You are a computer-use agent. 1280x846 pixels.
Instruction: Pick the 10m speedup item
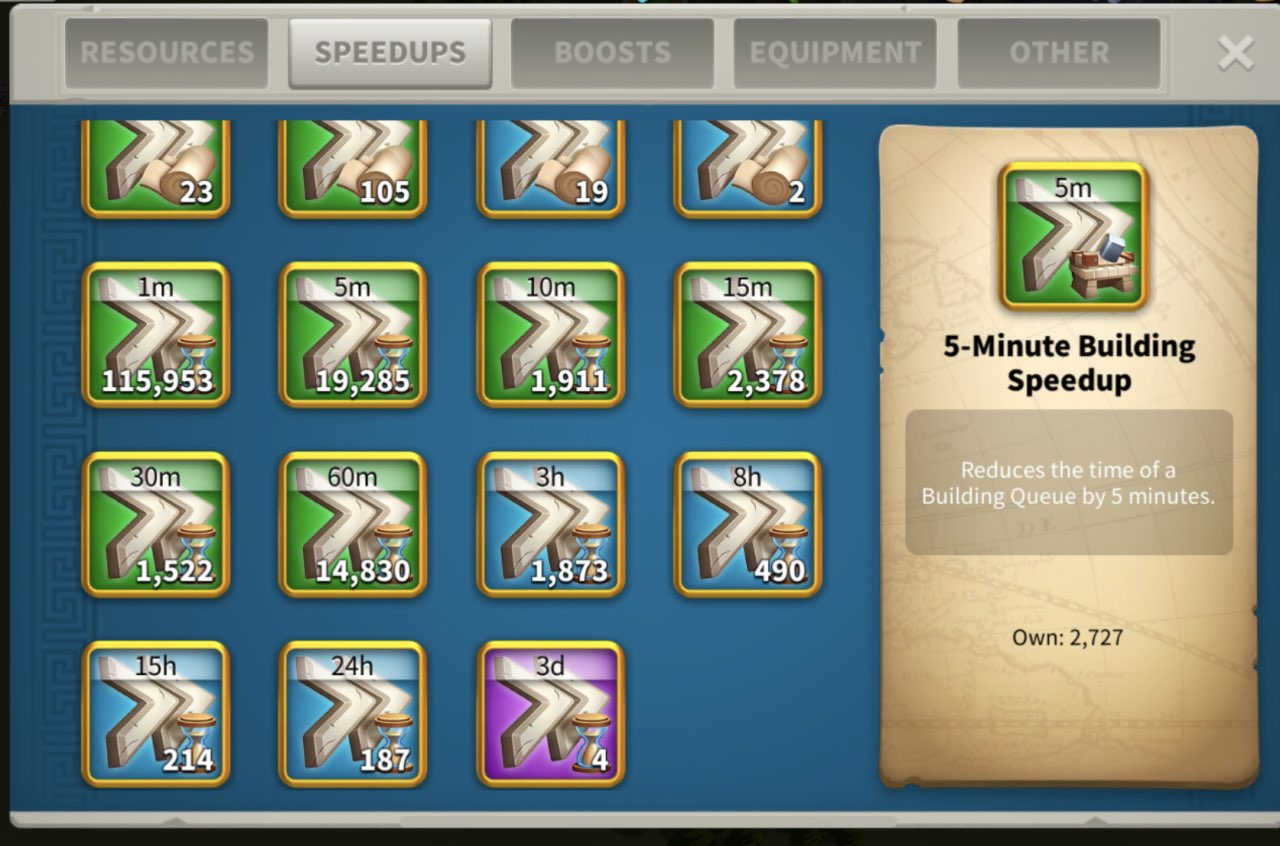(551, 335)
